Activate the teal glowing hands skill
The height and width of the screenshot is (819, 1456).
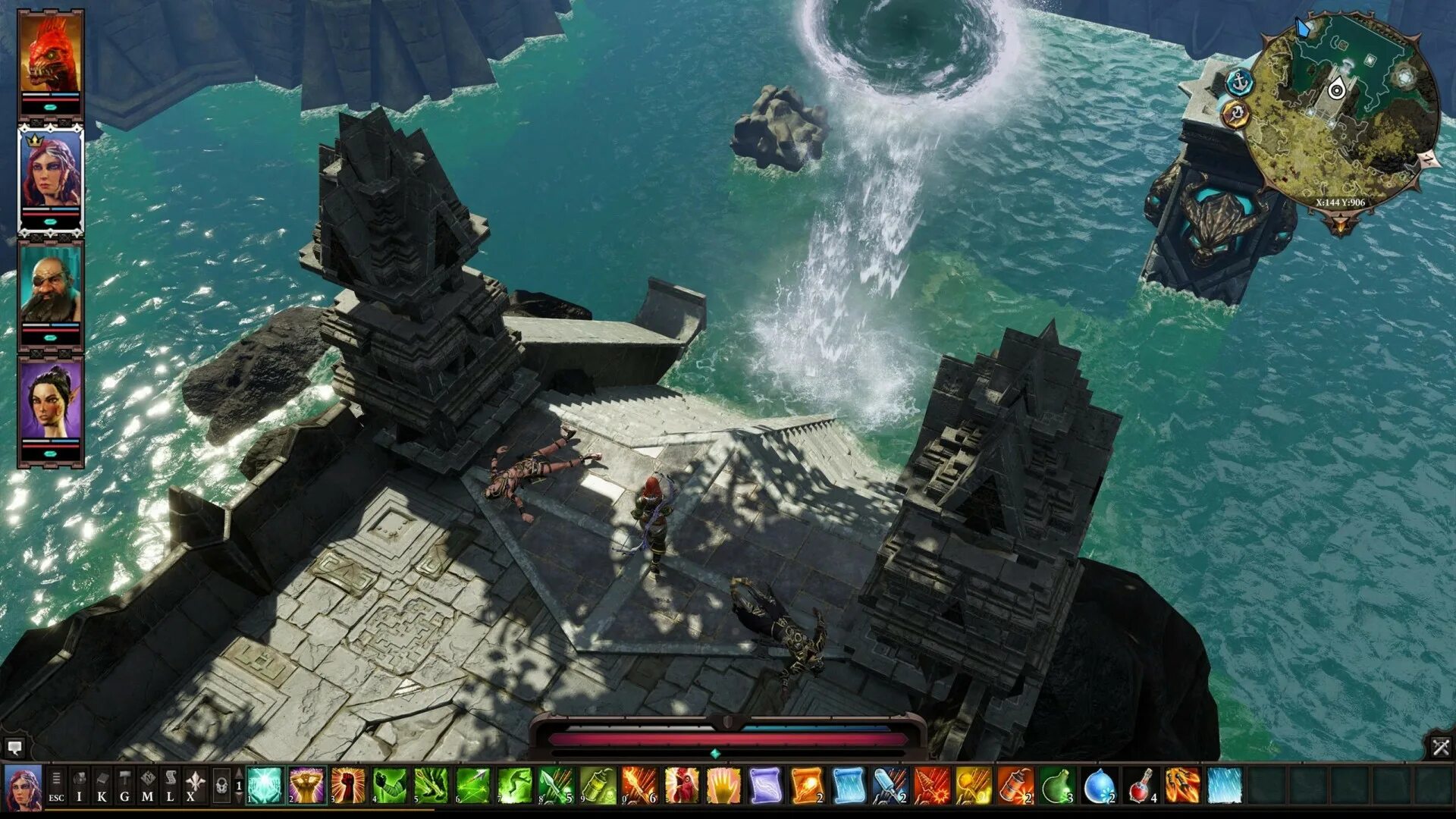265,786
